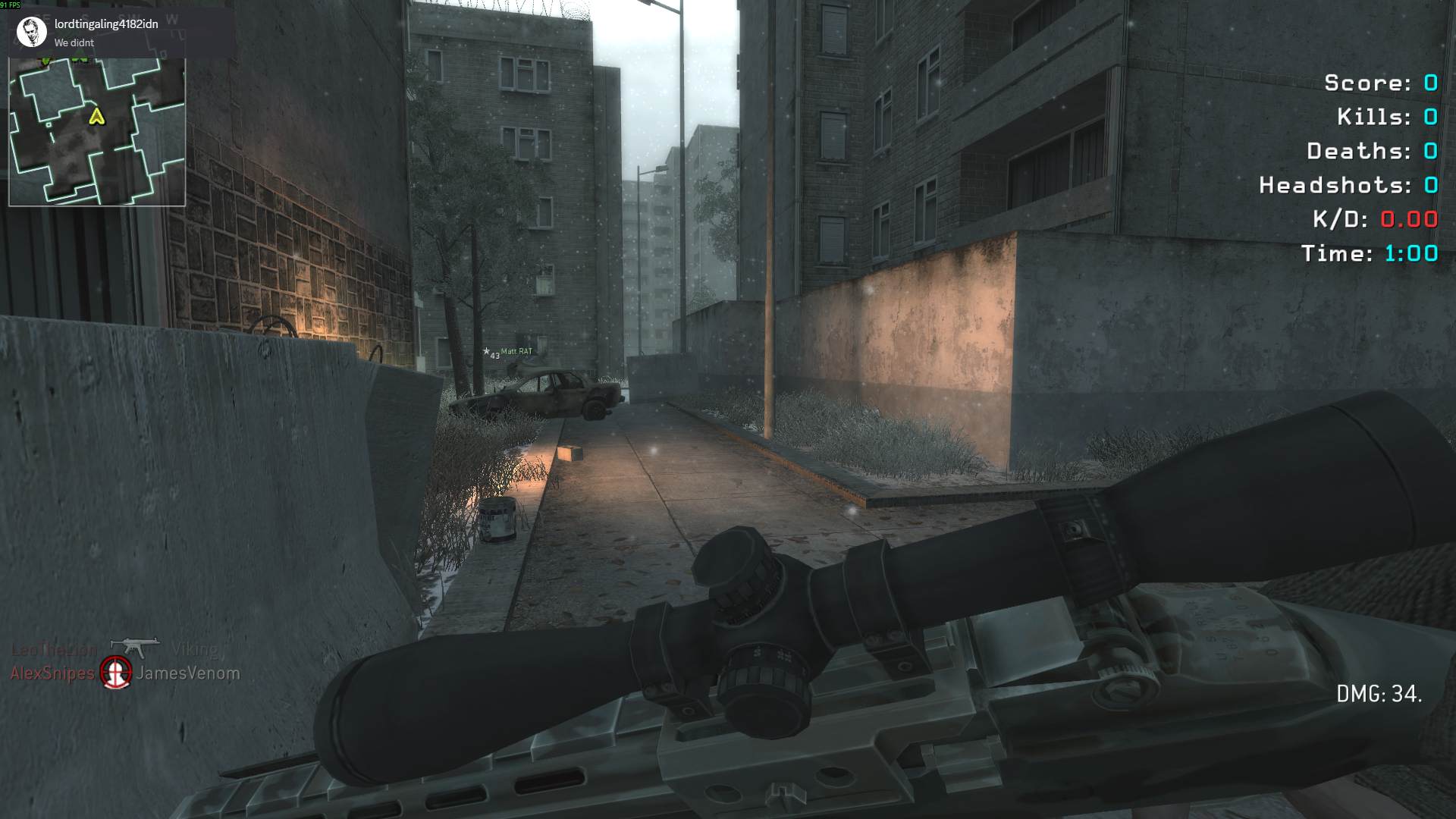Image resolution: width=1456 pixels, height=819 pixels.
Task: Select the yellow player arrow on minimap
Action: [96, 116]
